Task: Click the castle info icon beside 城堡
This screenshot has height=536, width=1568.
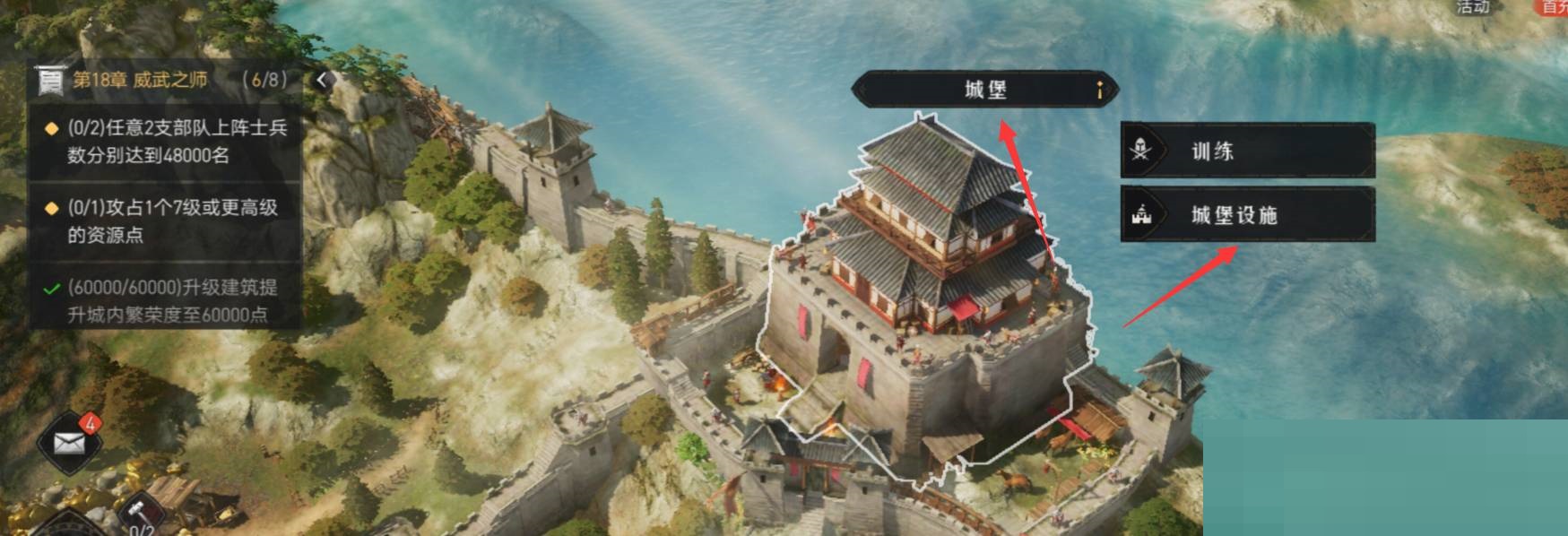Action: click(x=1099, y=89)
